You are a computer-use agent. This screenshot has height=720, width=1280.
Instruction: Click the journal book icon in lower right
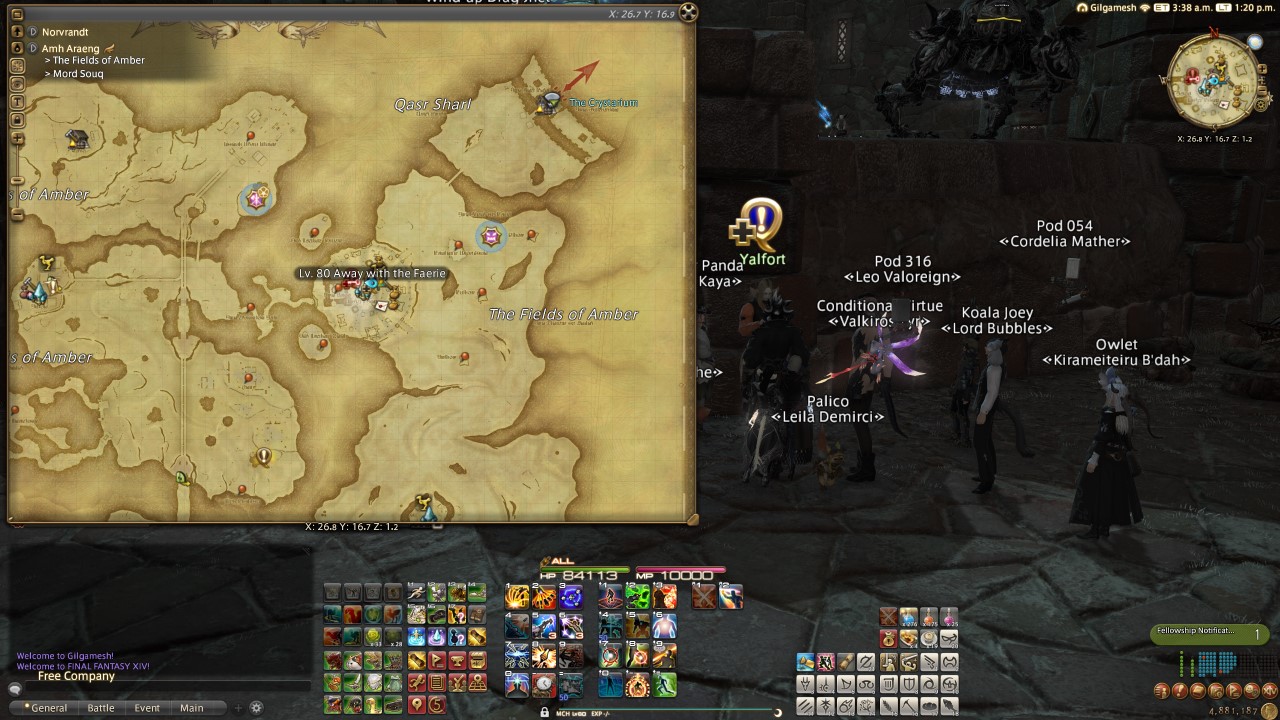click(1197, 691)
